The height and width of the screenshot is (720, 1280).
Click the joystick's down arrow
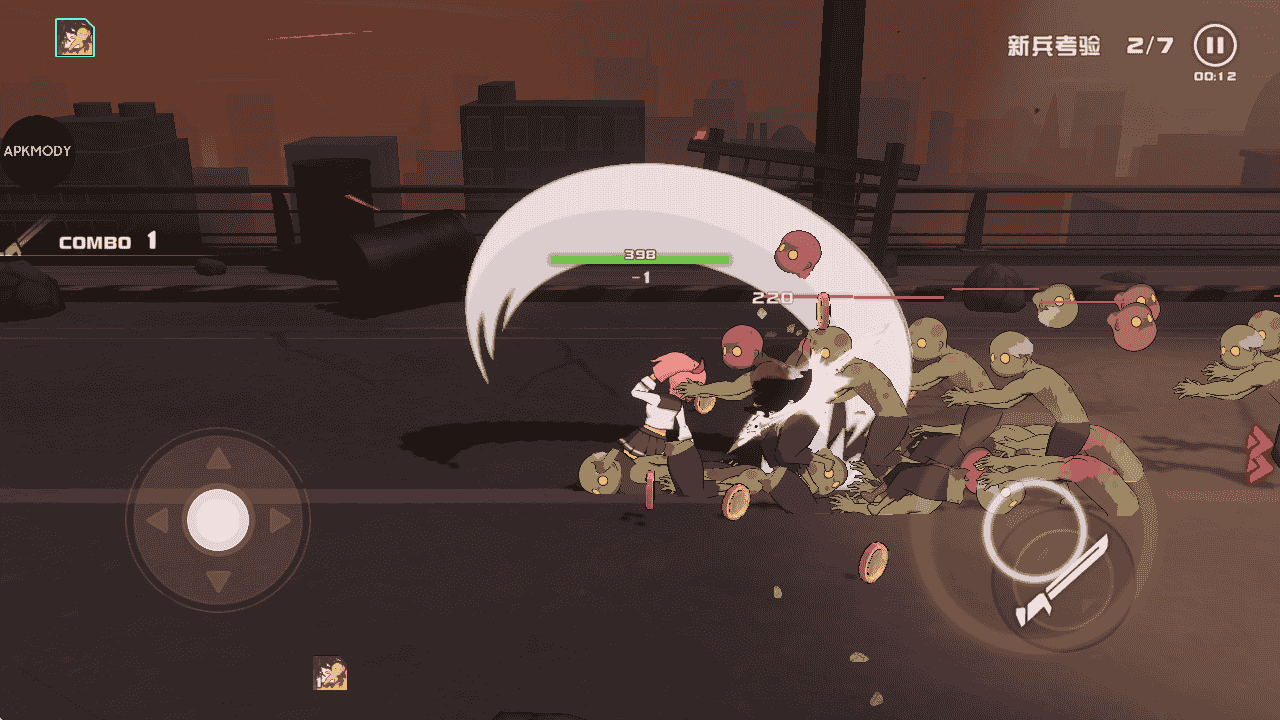[218, 581]
